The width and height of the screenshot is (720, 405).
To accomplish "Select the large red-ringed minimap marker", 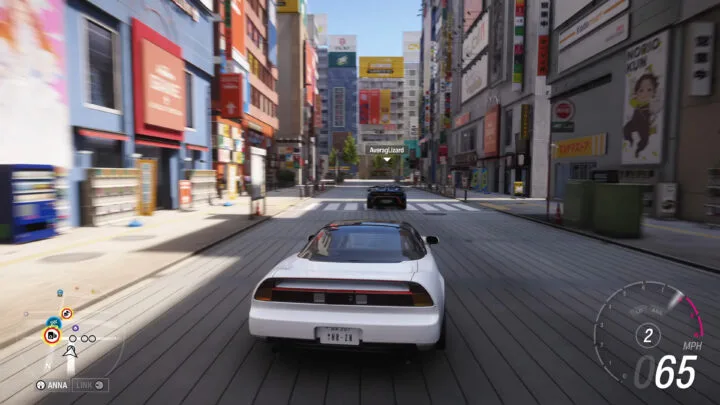I will click(x=50, y=336).
